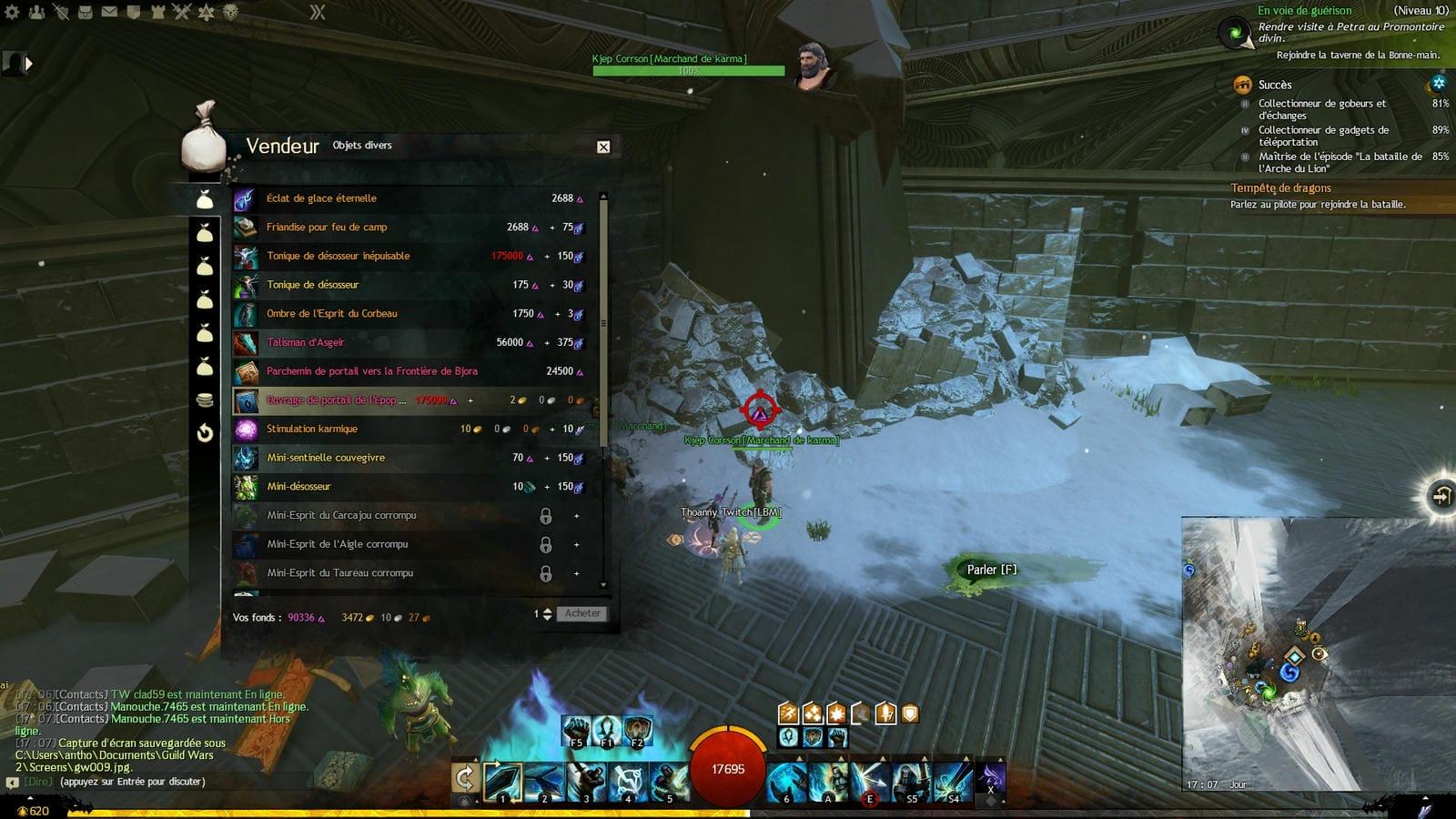Close the Vendeur window
Image resolution: width=1456 pixels, height=819 pixels.
tap(603, 147)
